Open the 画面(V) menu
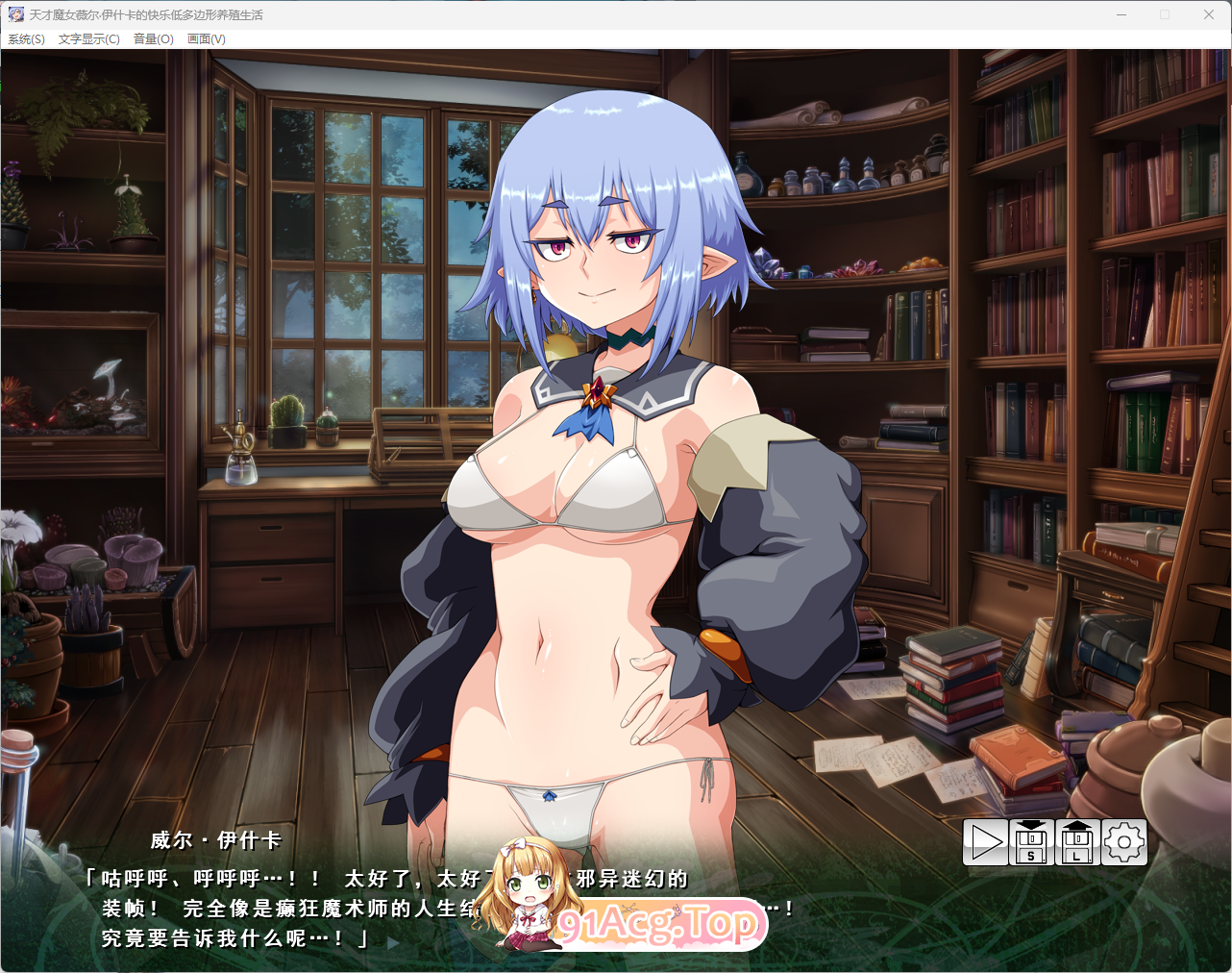Viewport: 1232px width, 973px height. coord(205,39)
